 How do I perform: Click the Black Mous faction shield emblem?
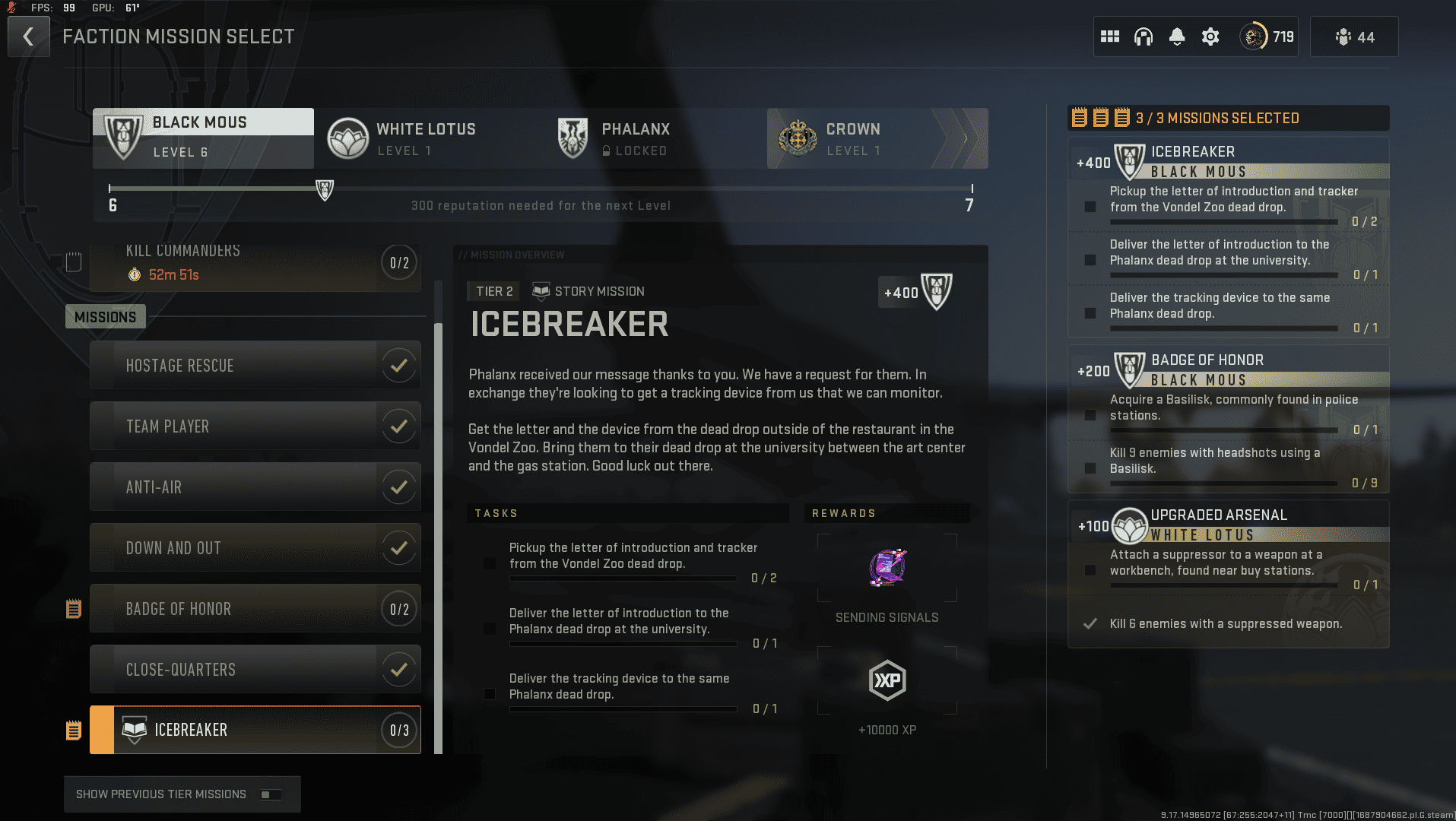tap(122, 137)
